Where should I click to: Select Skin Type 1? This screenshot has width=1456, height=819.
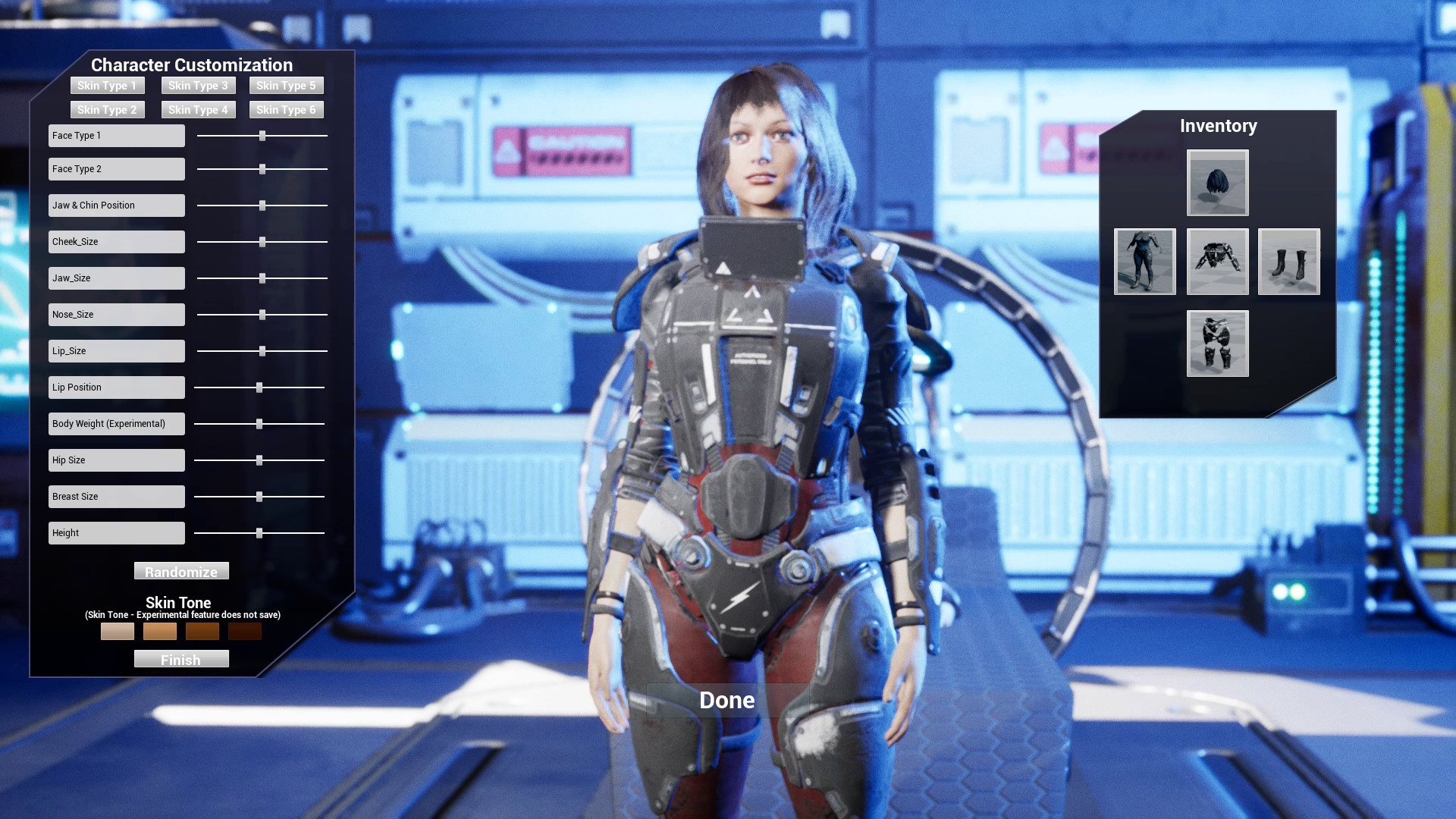106,85
